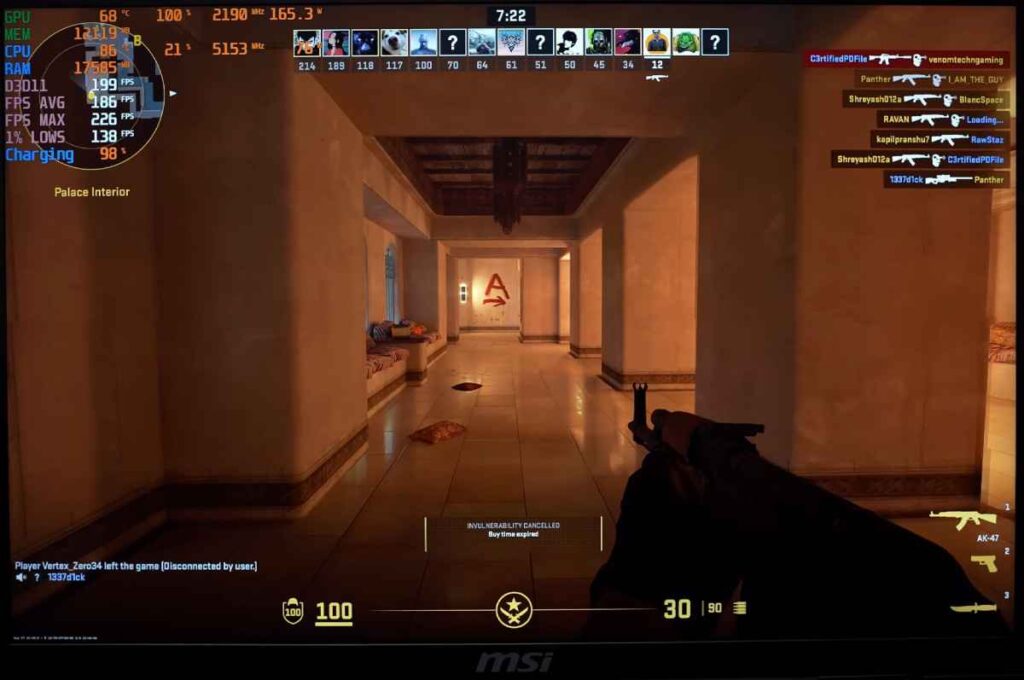
Task: Choose the knife slot icon
Action: click(972, 607)
